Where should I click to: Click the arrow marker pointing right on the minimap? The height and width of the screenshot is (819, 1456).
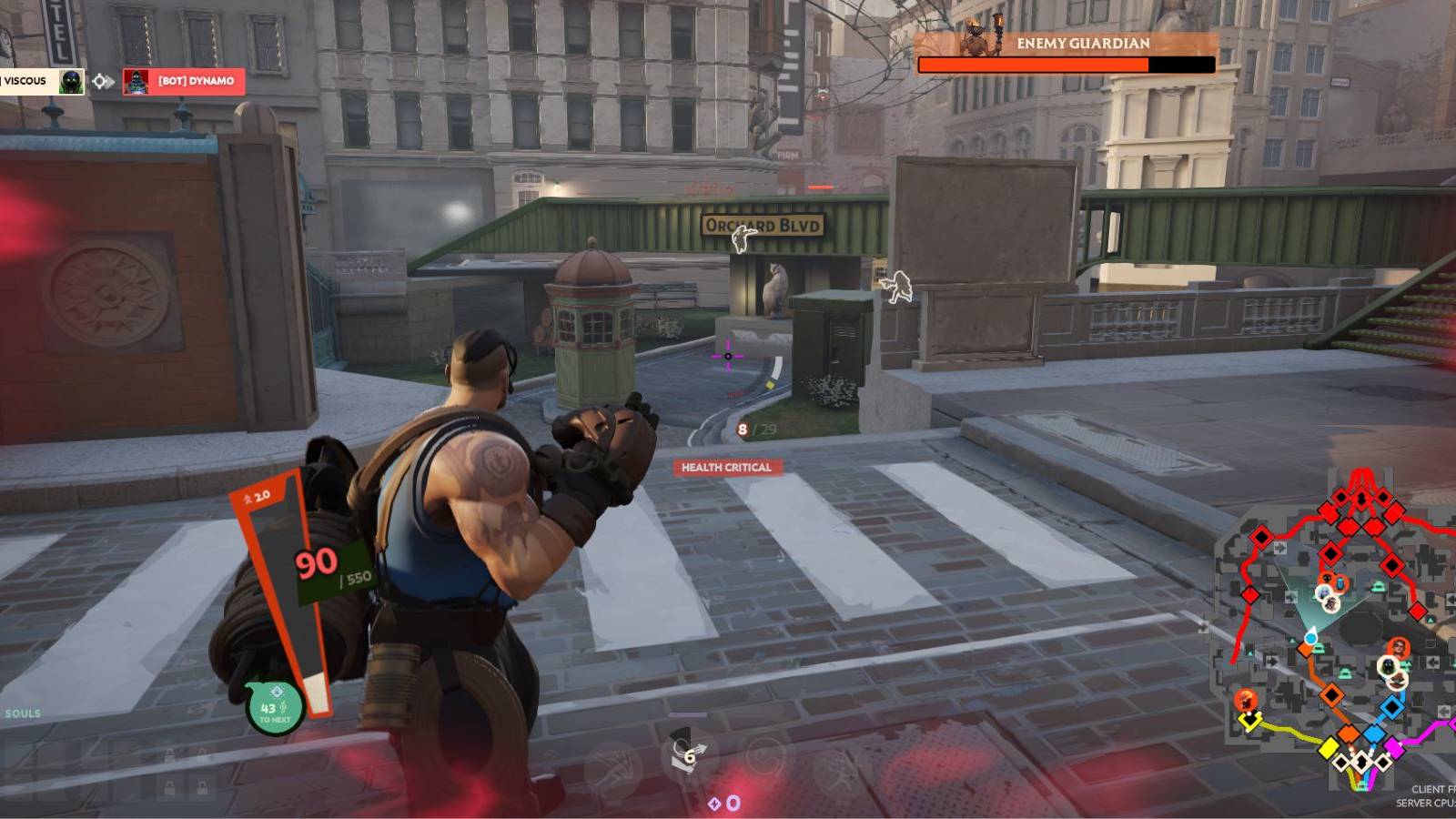(x=1280, y=546)
